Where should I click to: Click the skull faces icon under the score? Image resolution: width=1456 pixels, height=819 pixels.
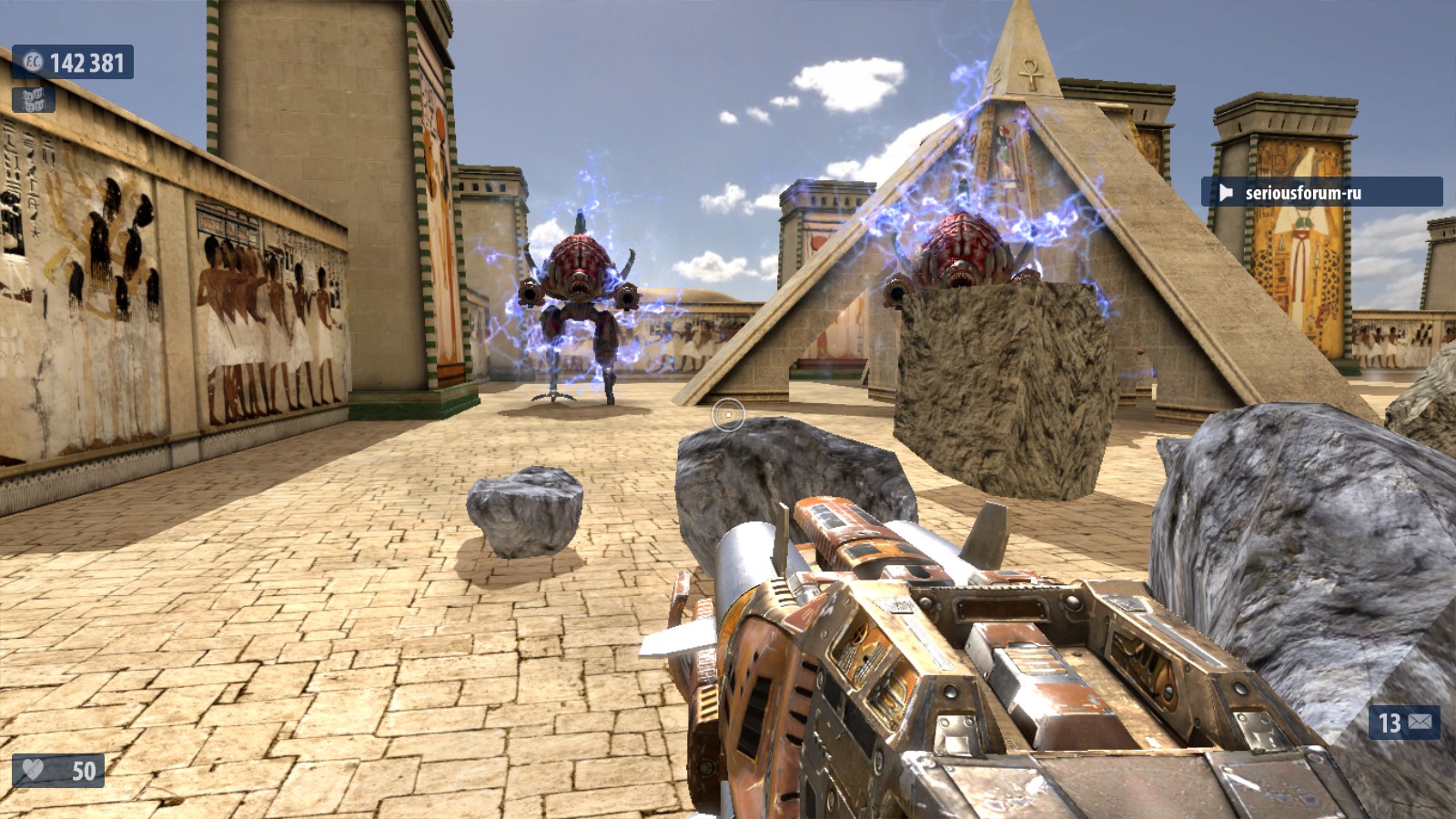coord(34,99)
